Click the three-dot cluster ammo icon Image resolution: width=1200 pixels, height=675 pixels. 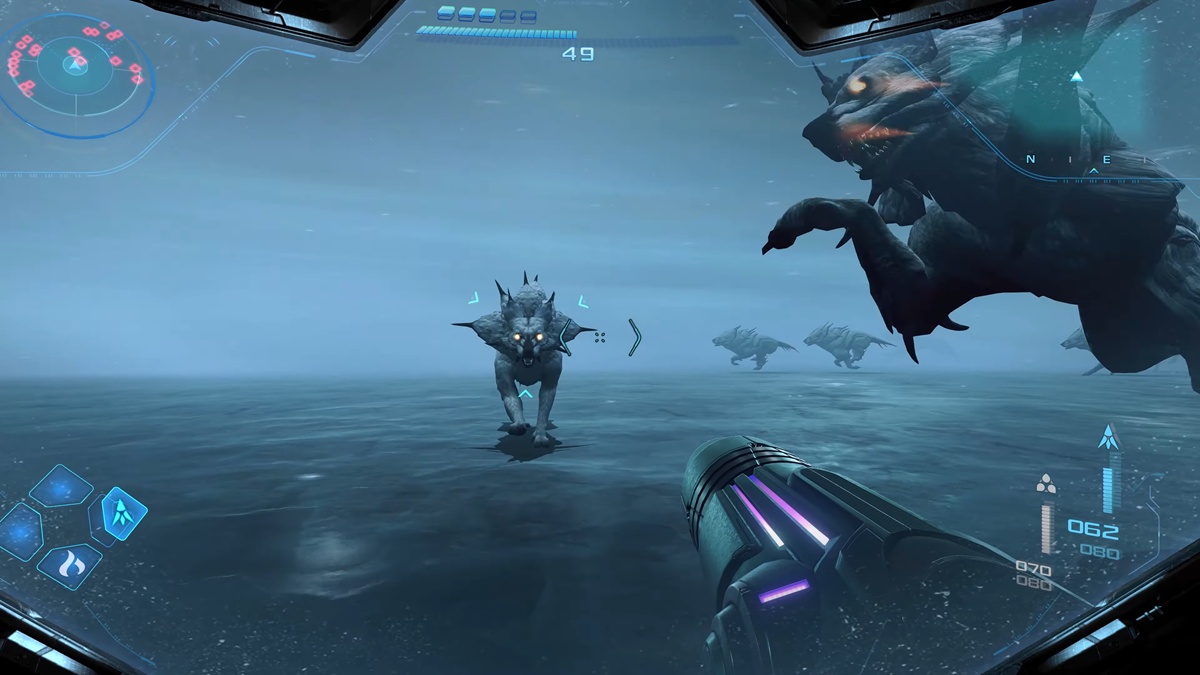1046,485
